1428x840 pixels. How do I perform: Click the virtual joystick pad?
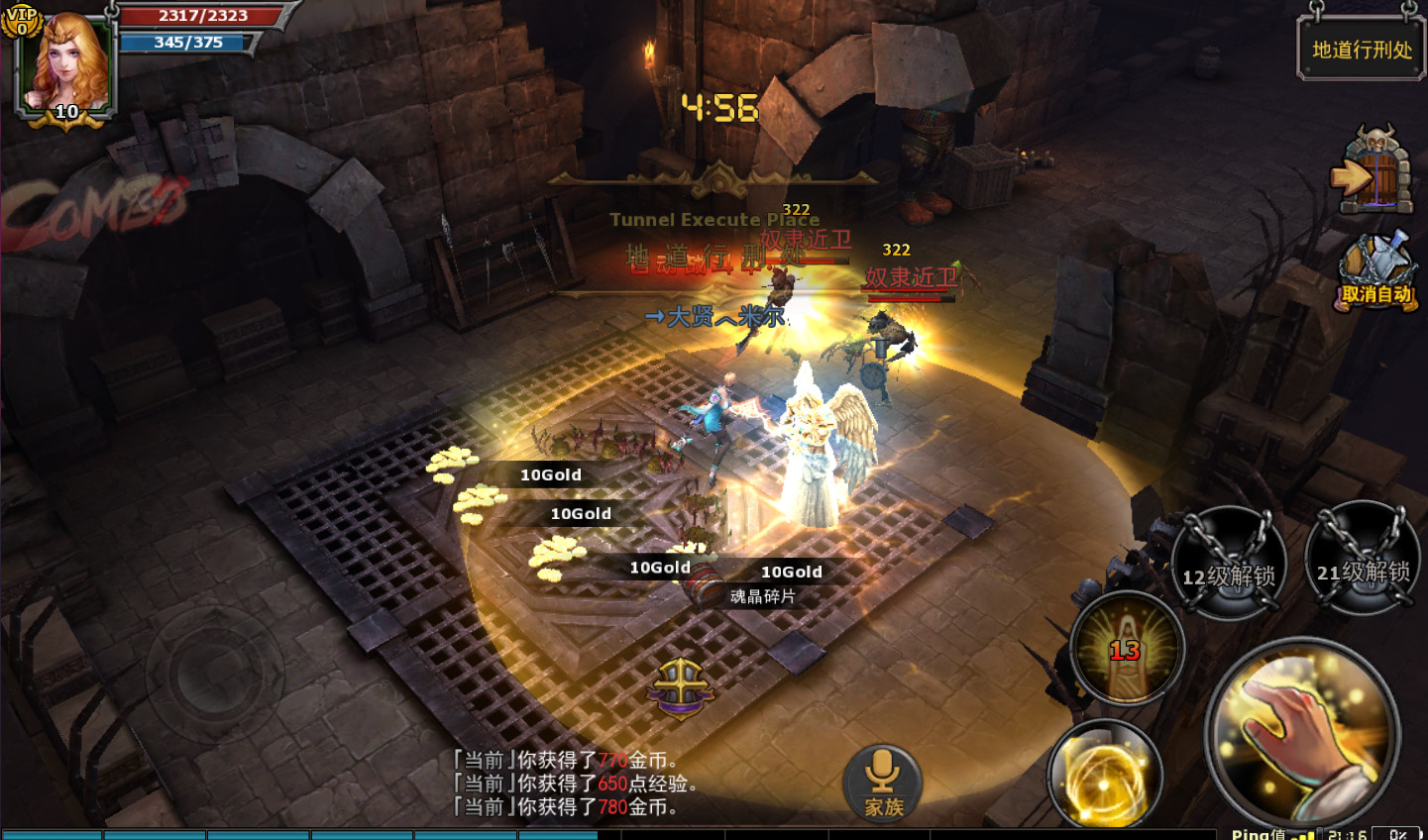tap(214, 677)
